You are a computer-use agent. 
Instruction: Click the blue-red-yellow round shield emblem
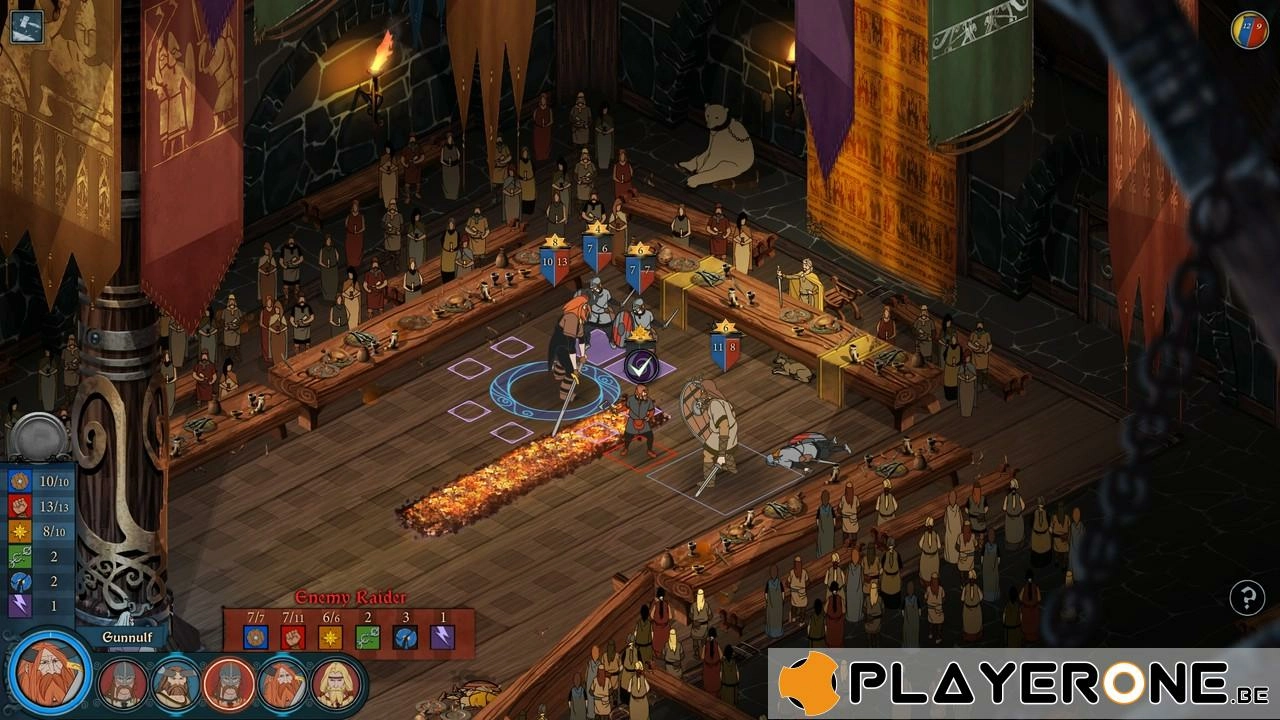click(1249, 30)
